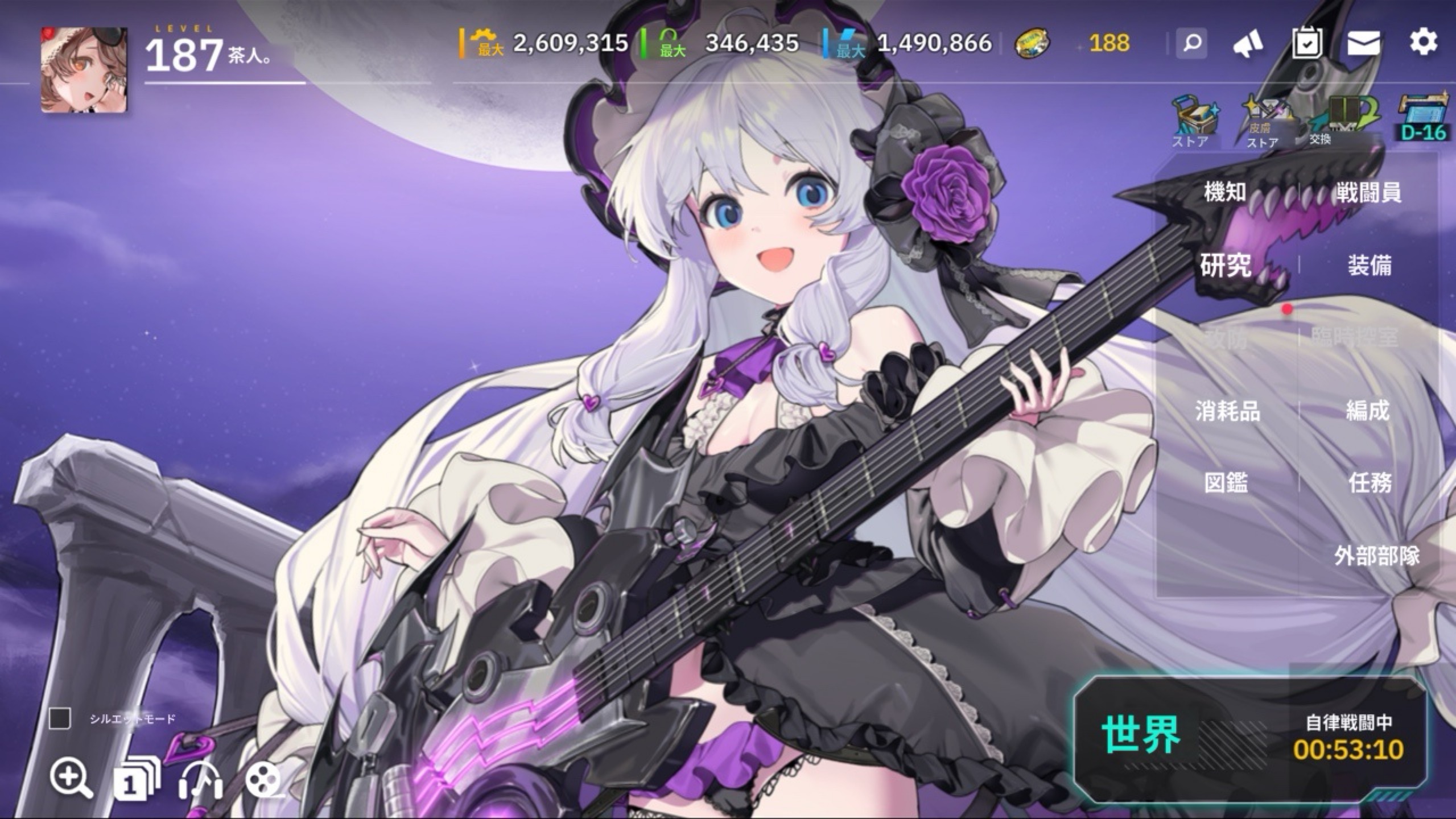1456x819 pixels.
Task: Choose the 編成 formation menu
Action: [x=1367, y=411]
